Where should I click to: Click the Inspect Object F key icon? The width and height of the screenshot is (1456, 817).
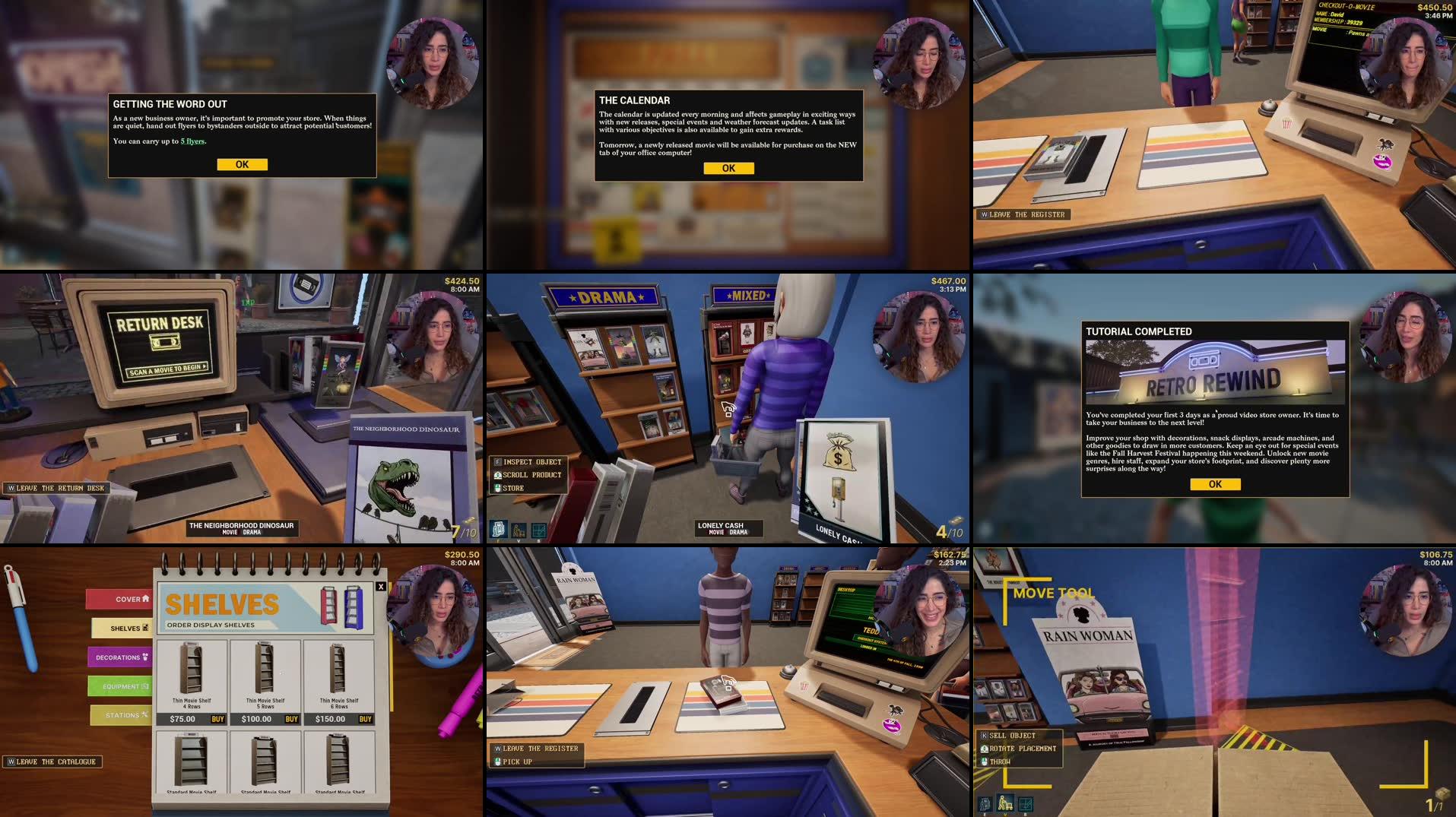499,461
